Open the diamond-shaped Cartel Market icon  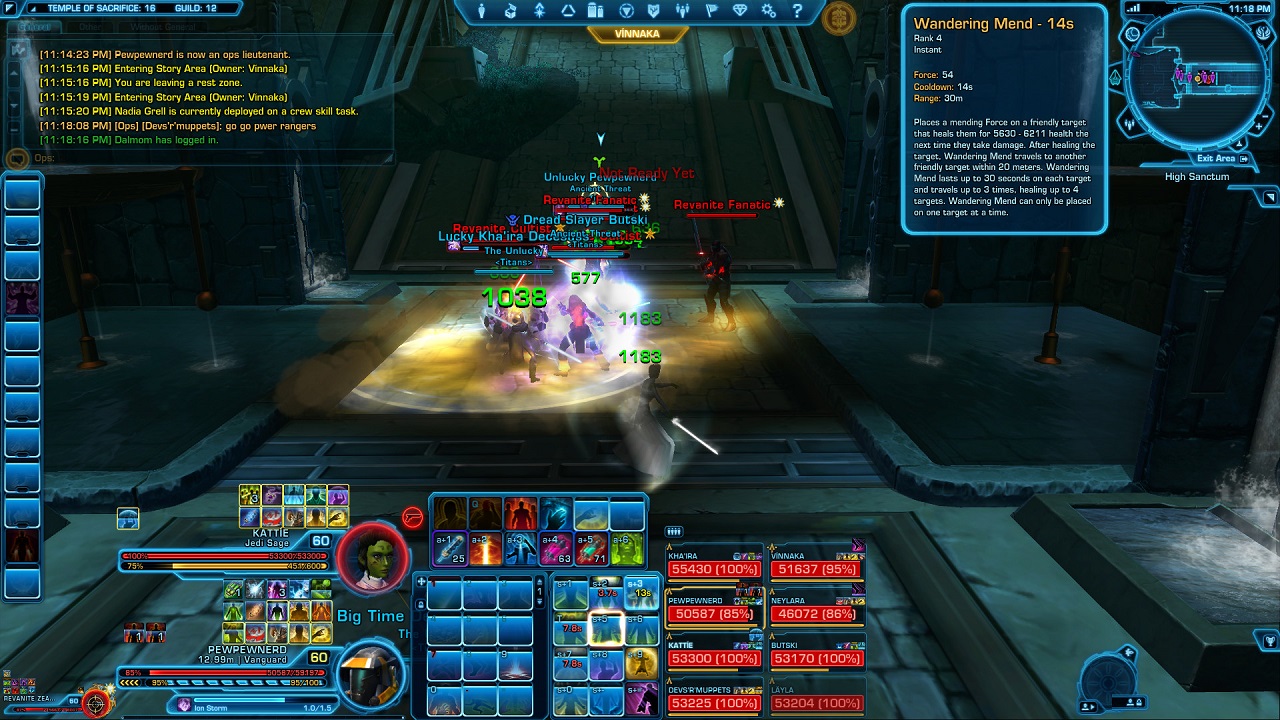(740, 11)
